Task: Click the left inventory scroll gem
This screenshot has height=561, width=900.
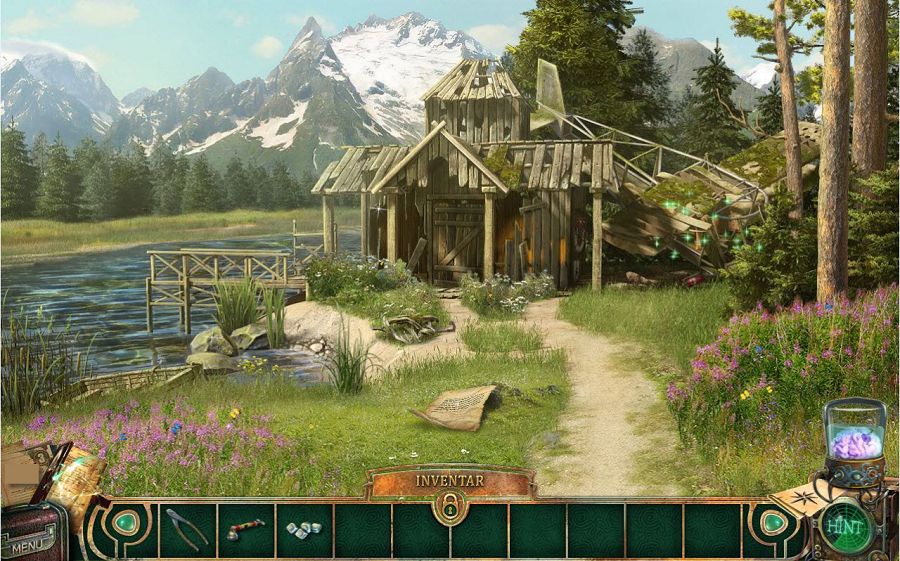Action: (127, 523)
